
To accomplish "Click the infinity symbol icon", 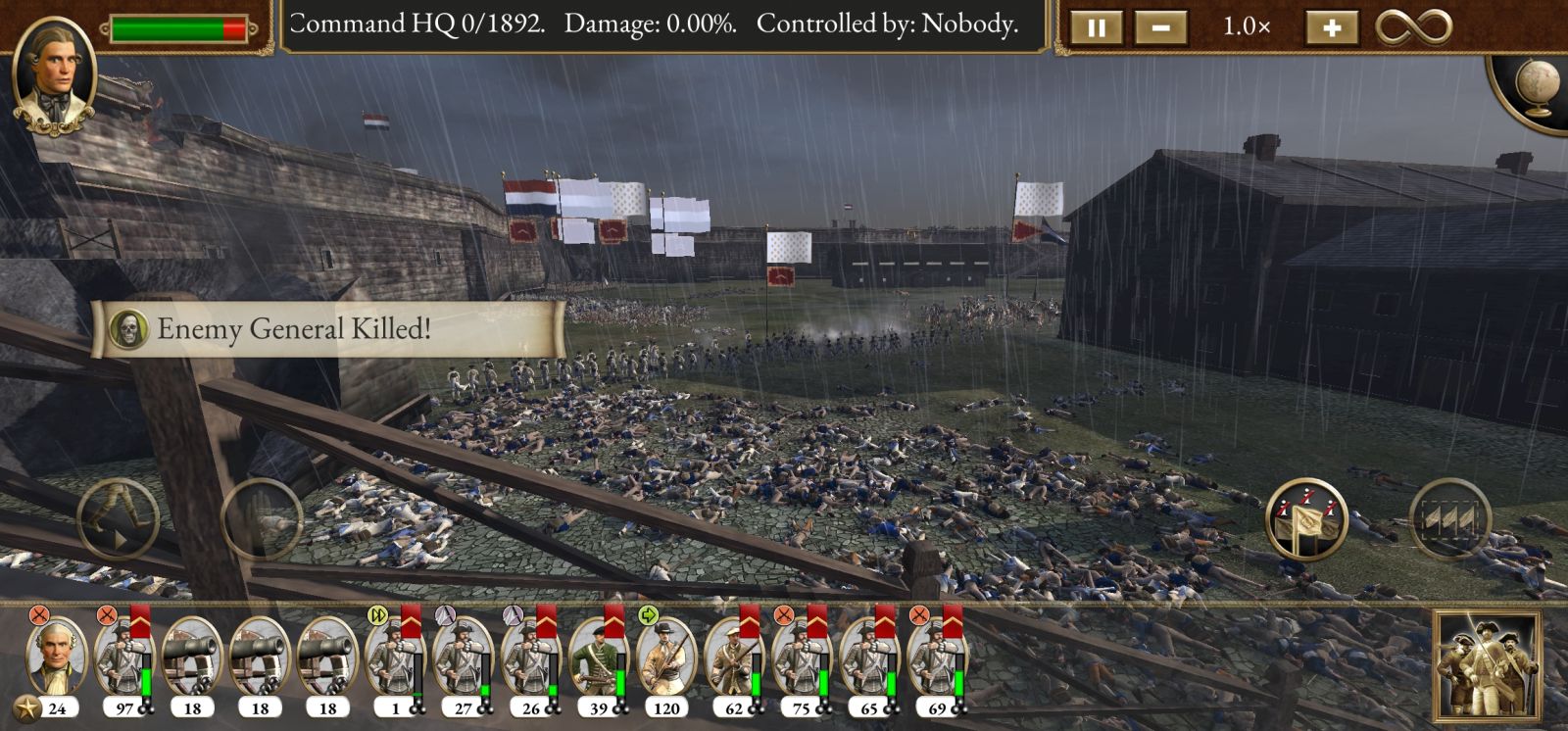I will 1412,27.
